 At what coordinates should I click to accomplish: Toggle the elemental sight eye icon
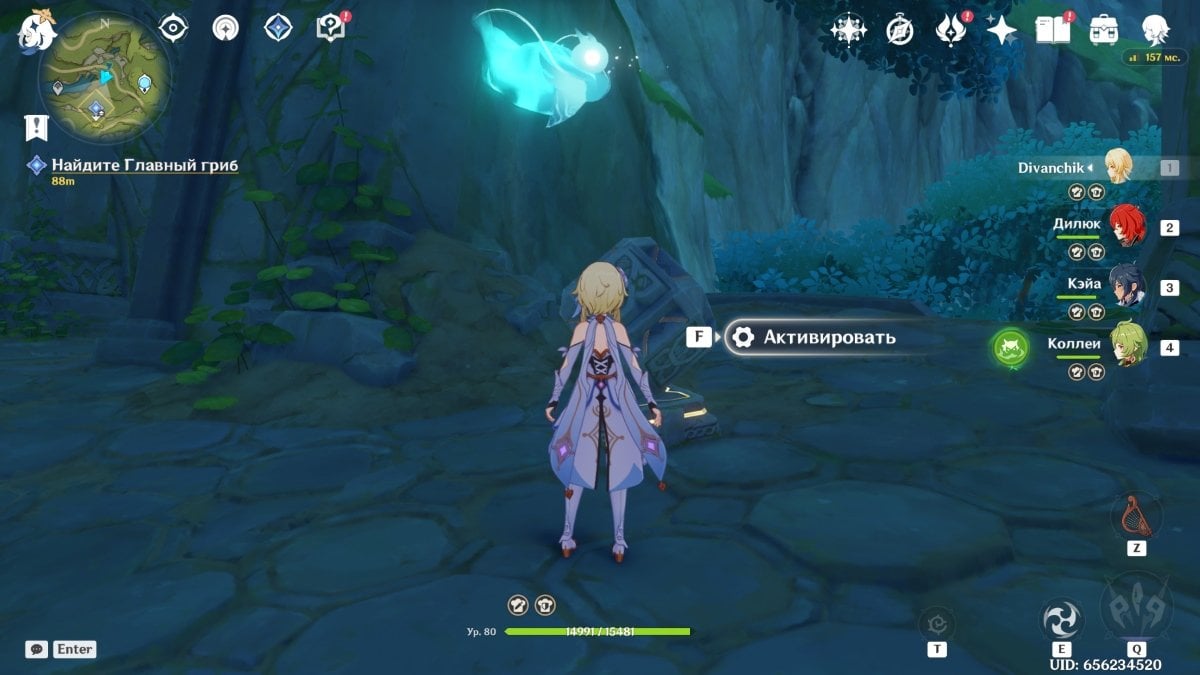[174, 28]
